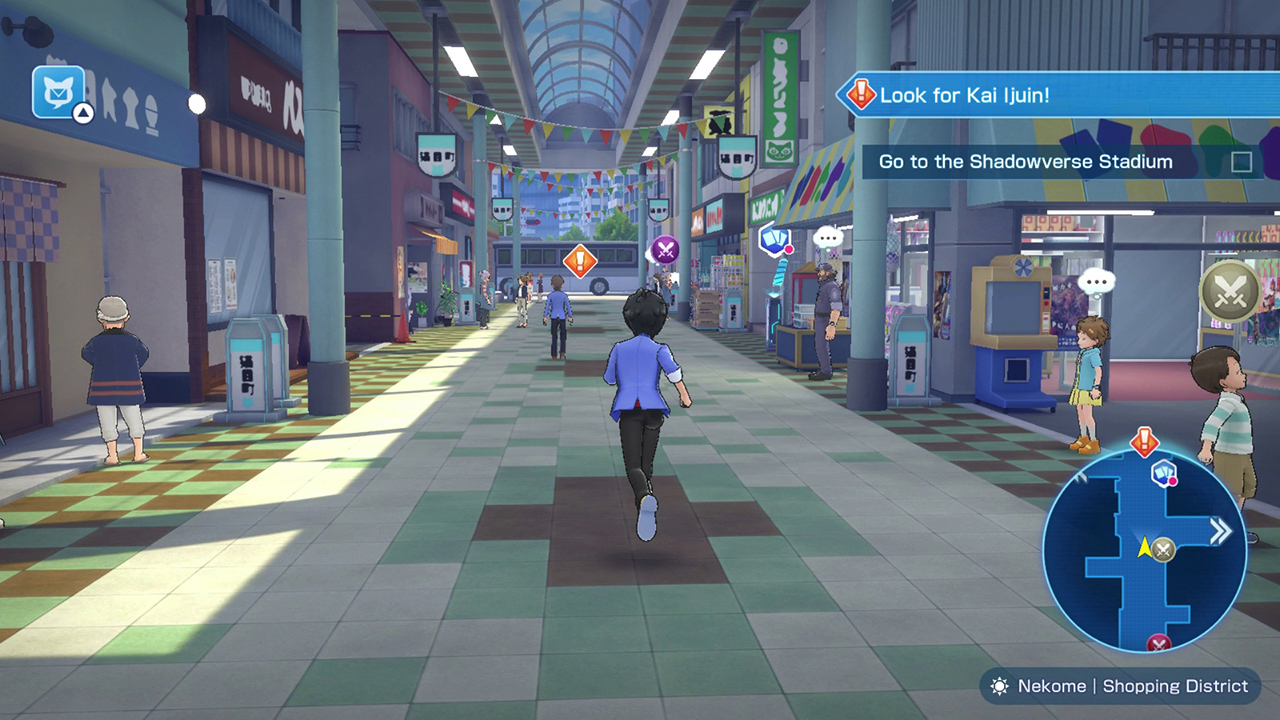The image size is (1280, 720).
Task: Click the yellow player arrow on the minimap
Action: [x=1143, y=547]
